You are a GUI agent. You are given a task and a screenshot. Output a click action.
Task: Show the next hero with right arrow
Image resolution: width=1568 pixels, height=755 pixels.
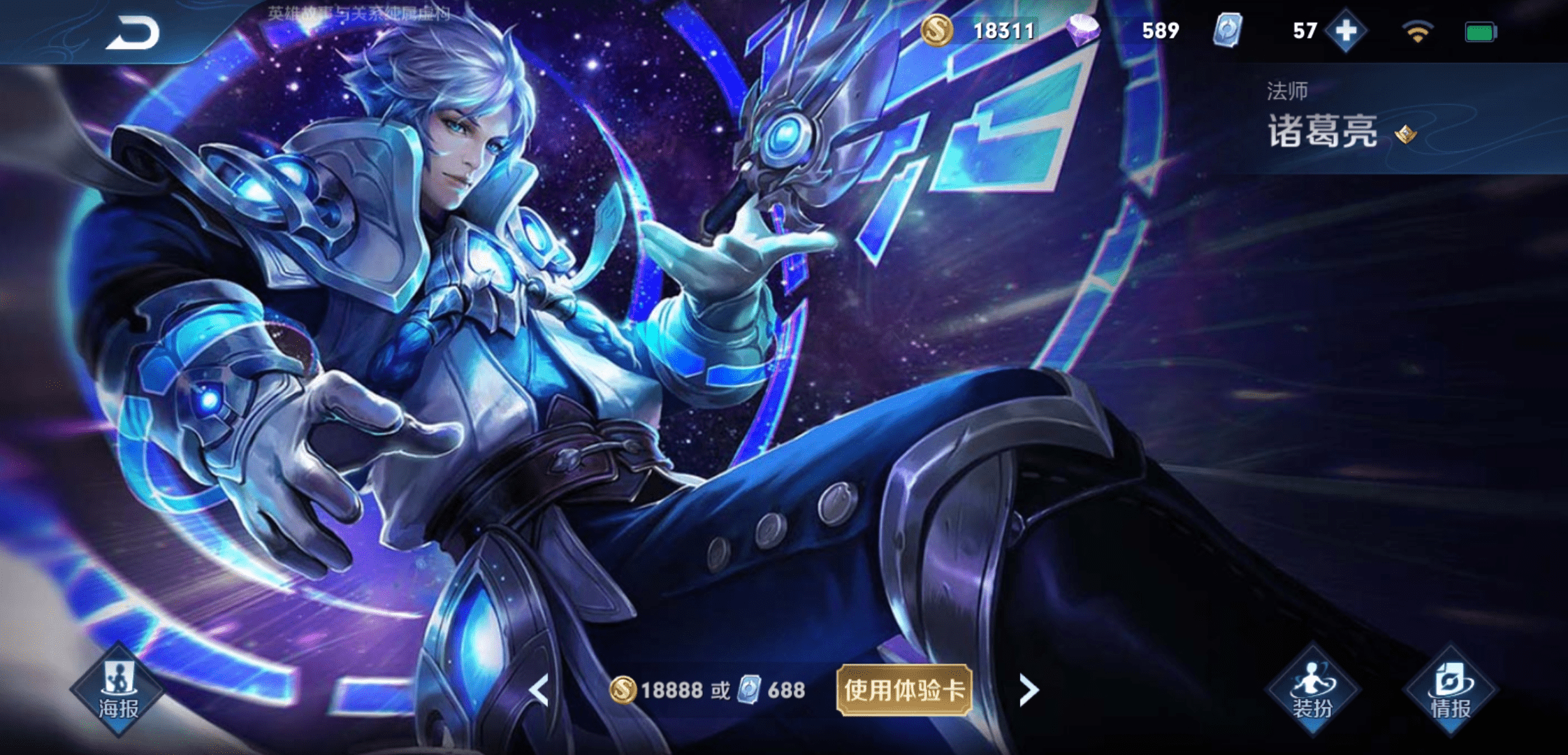[x=1029, y=690]
